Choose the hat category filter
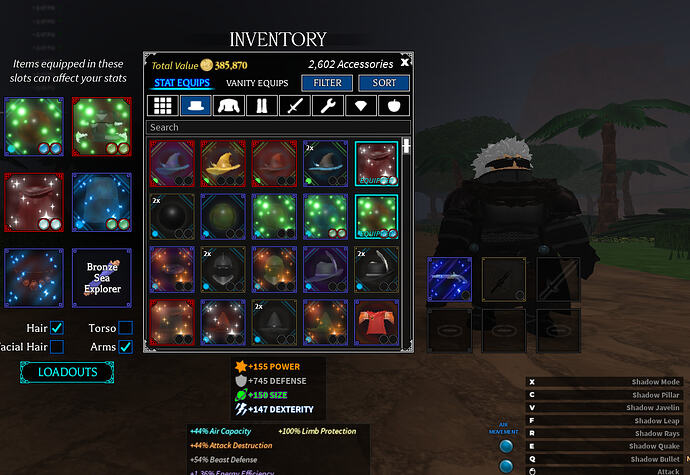The width and height of the screenshot is (690, 475). (196, 106)
